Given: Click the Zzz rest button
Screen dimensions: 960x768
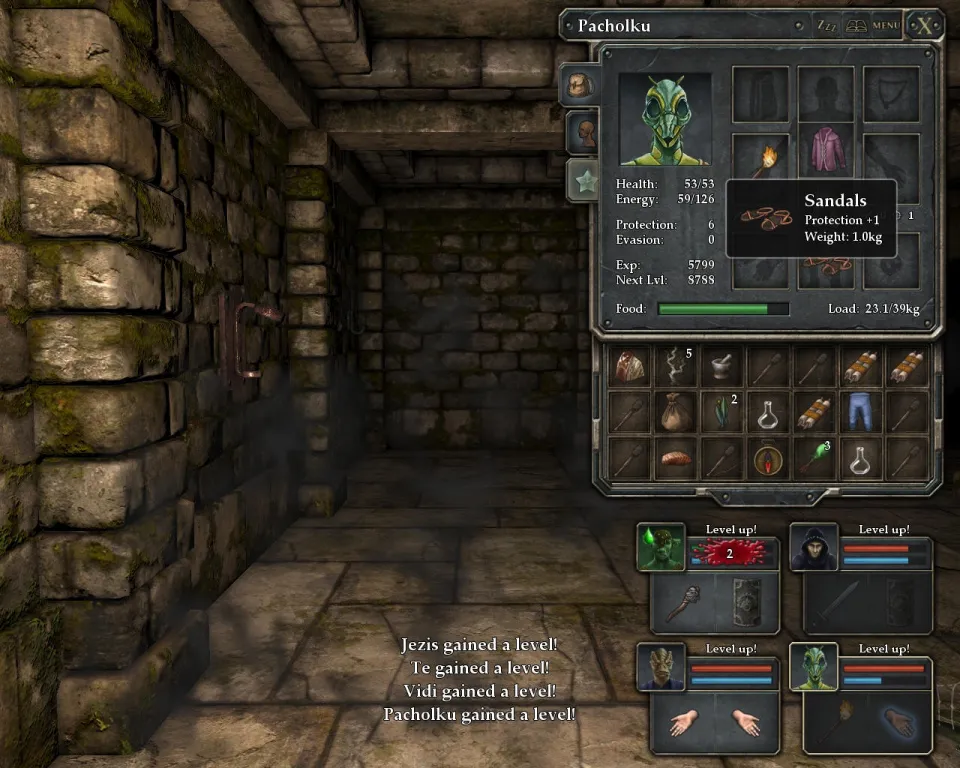Looking at the screenshot, I should click(827, 26).
